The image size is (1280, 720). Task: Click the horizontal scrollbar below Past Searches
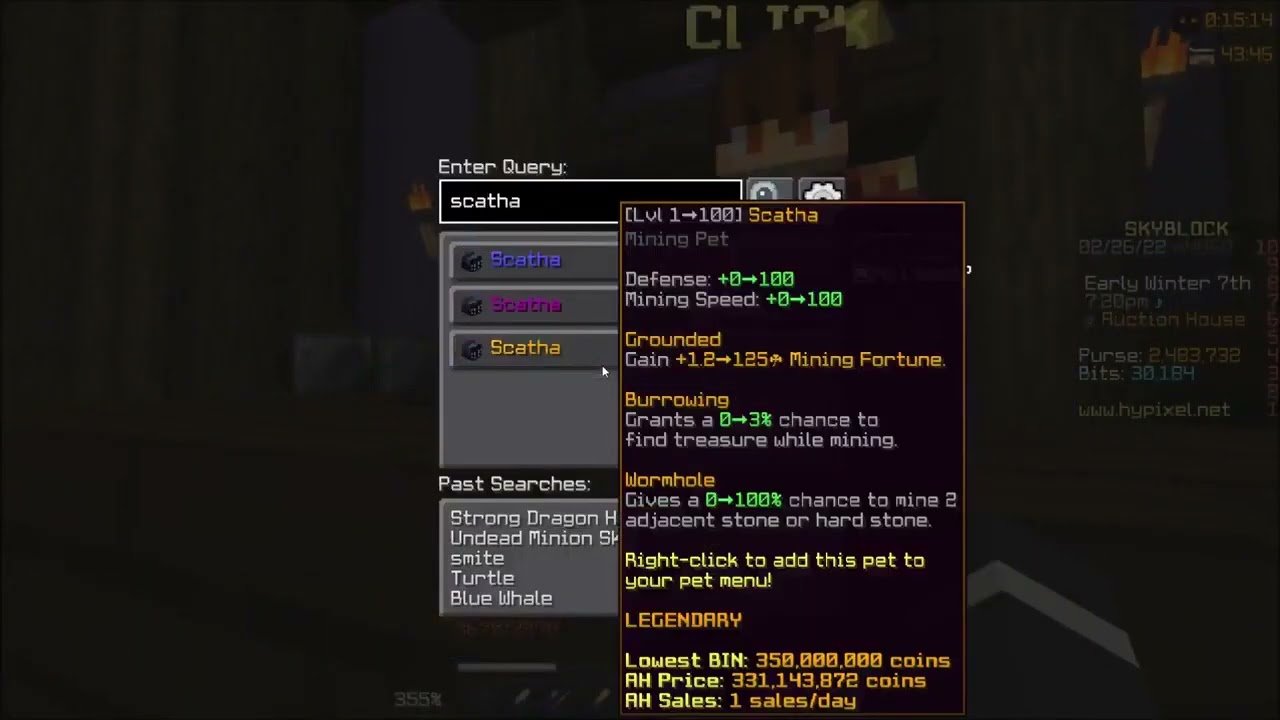[505, 667]
